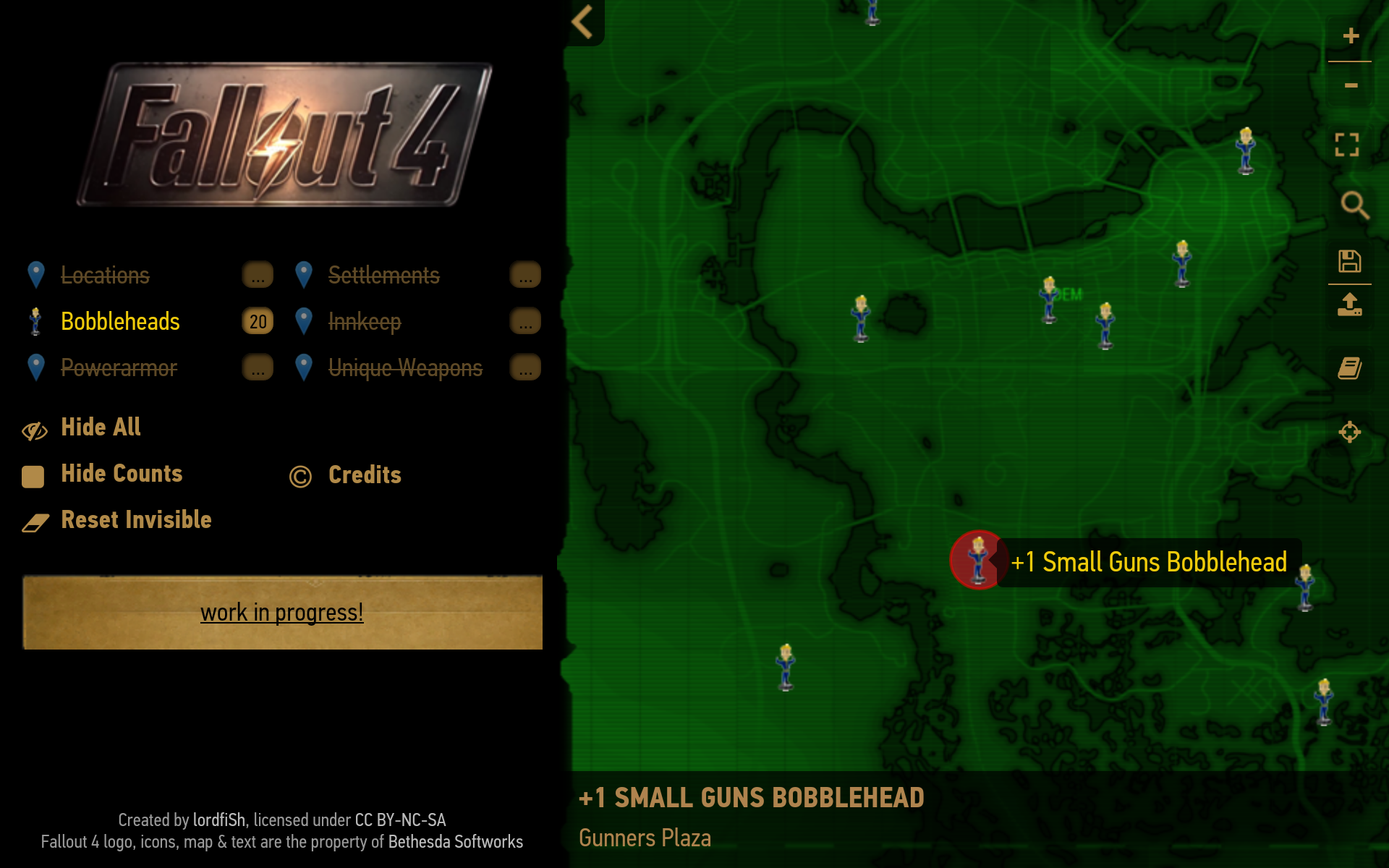Open the Credits page
The height and width of the screenshot is (868, 1389).
364,475
